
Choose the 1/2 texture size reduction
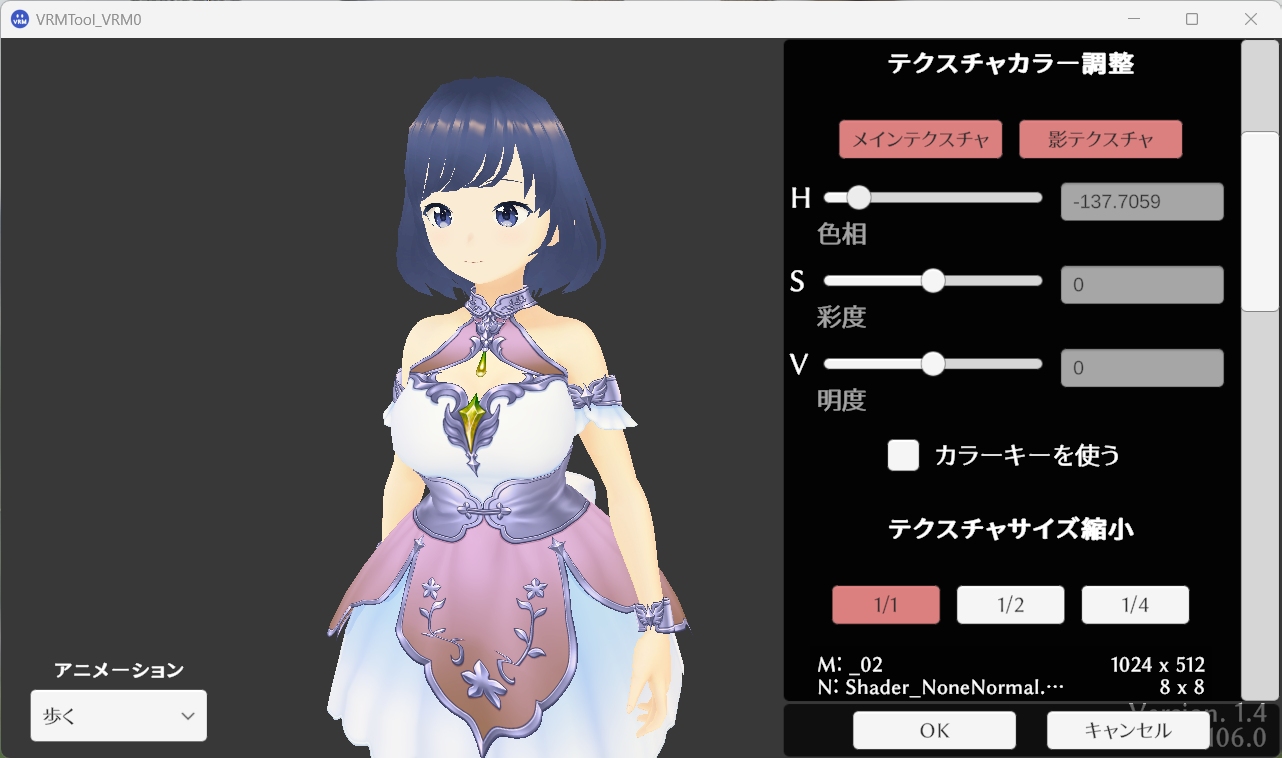[x=1010, y=604]
